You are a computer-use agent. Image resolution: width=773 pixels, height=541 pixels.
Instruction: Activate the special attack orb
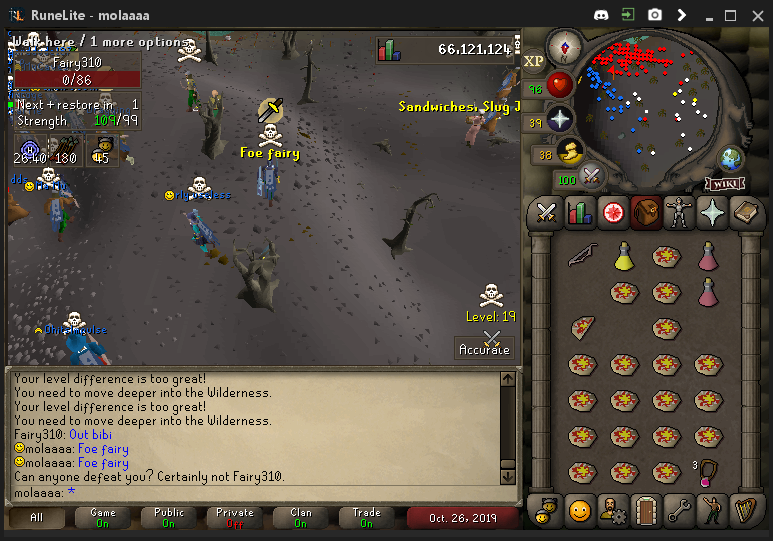591,176
